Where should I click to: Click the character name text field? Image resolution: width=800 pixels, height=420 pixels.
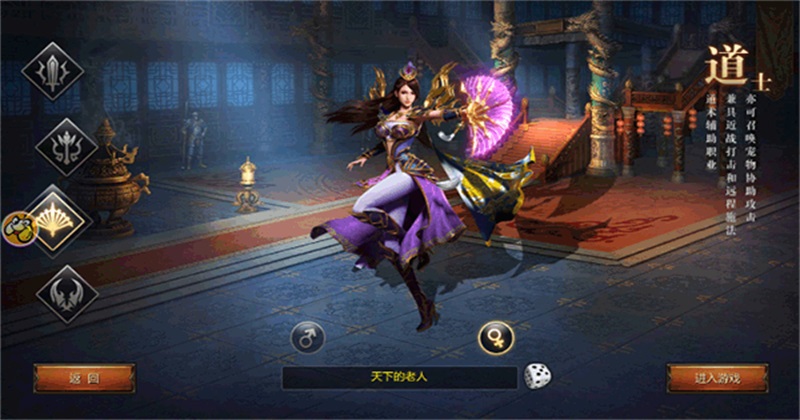(399, 377)
